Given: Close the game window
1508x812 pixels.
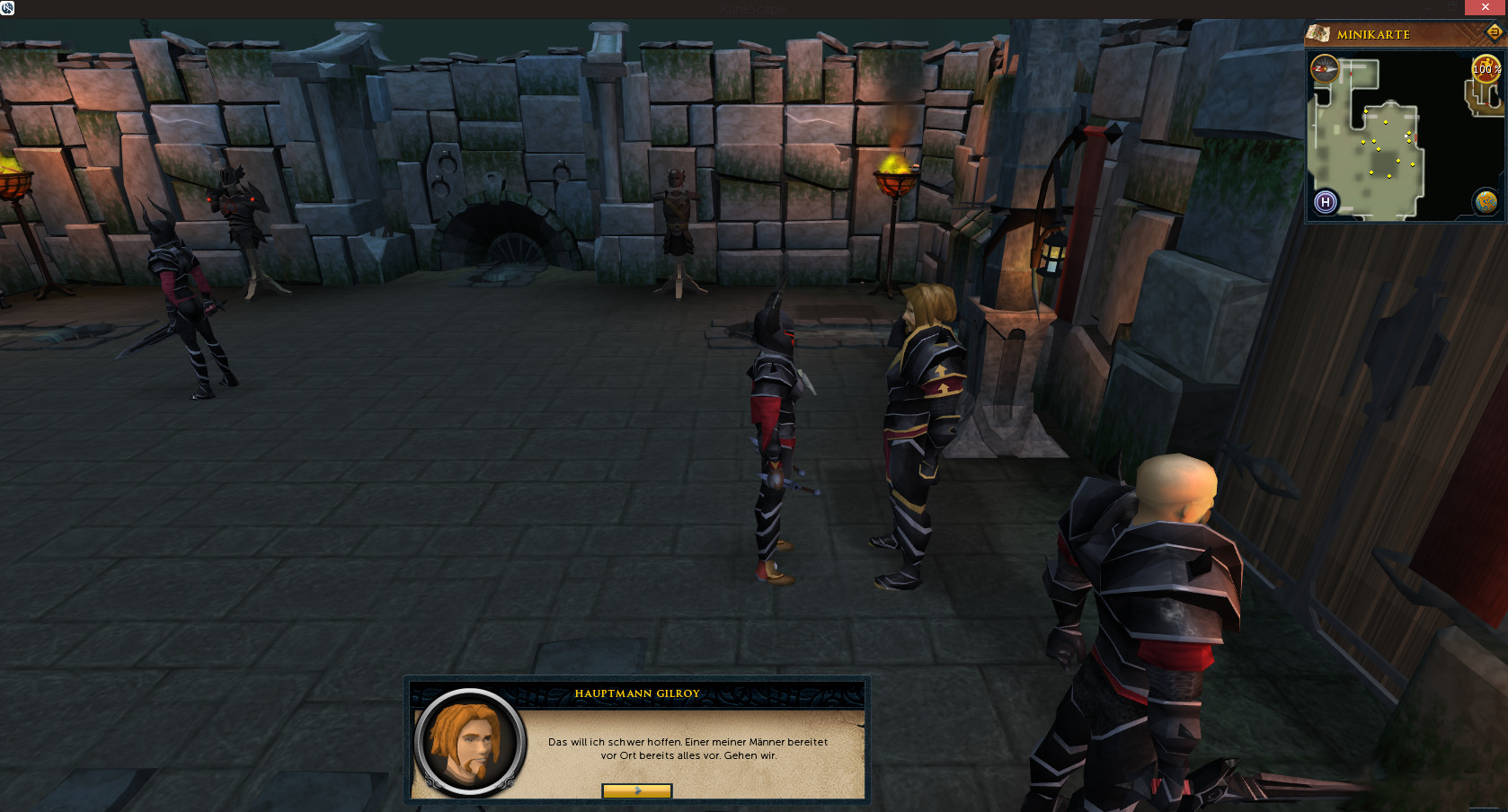Looking at the screenshot, I should point(1486,7).
